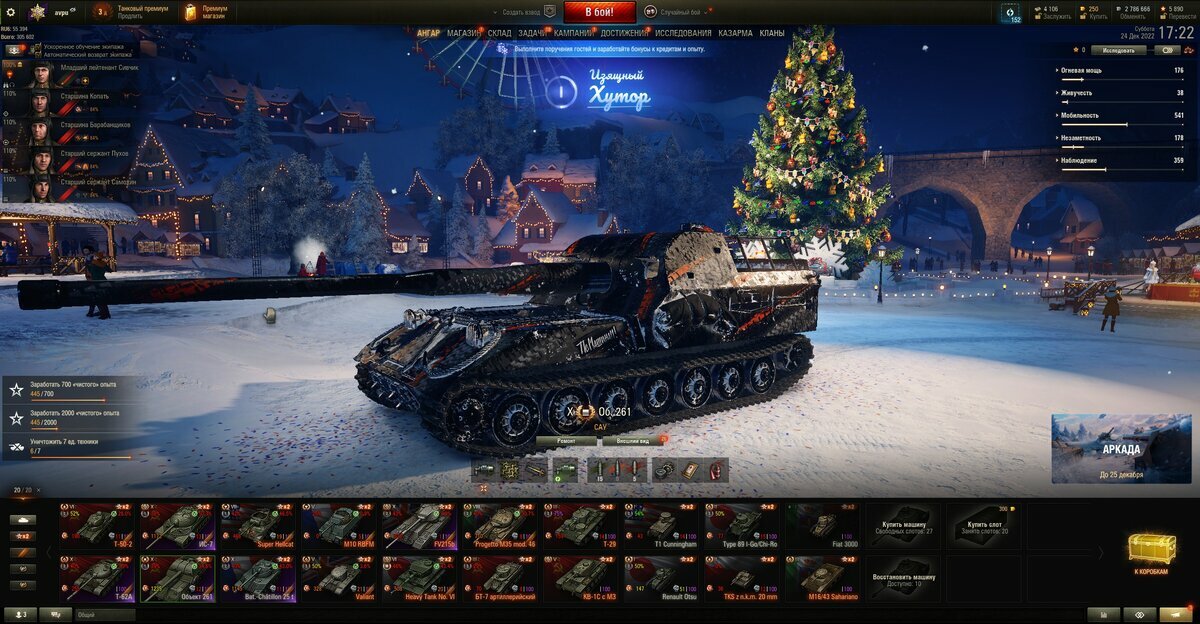Click the Ремонт button under the tank
Viewport: 1200px width, 624px height.
(566, 440)
